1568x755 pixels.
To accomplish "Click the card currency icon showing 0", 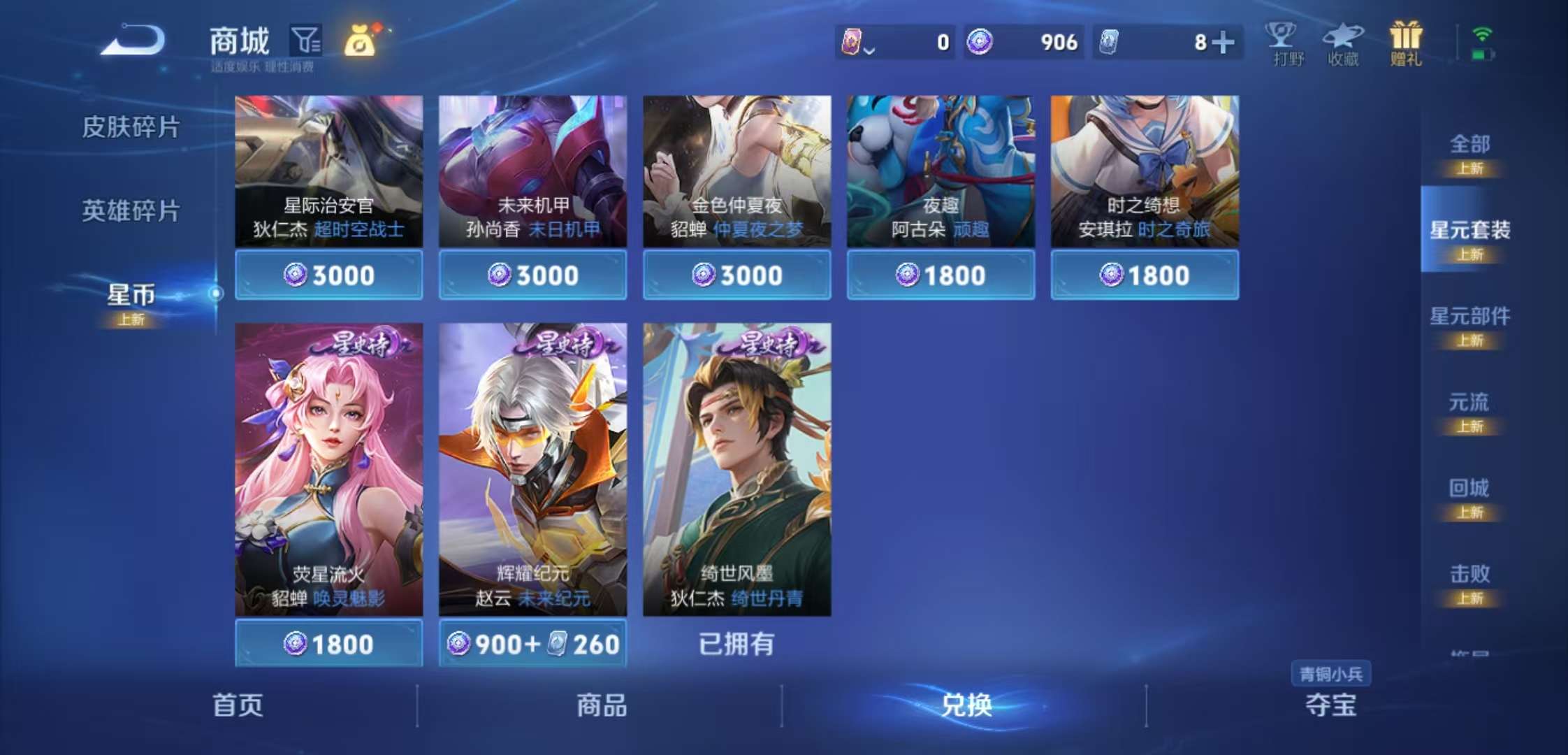I will click(853, 42).
